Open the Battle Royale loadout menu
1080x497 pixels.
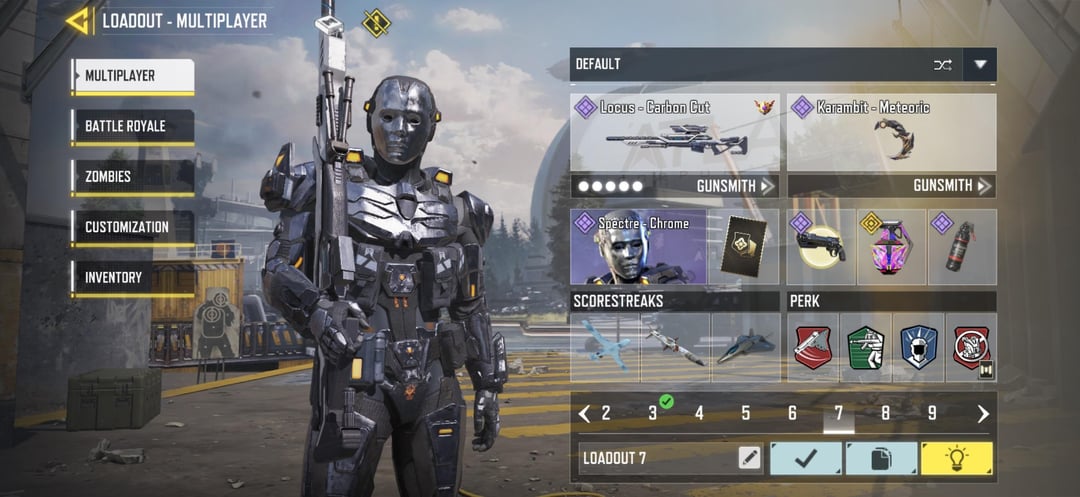(132, 127)
